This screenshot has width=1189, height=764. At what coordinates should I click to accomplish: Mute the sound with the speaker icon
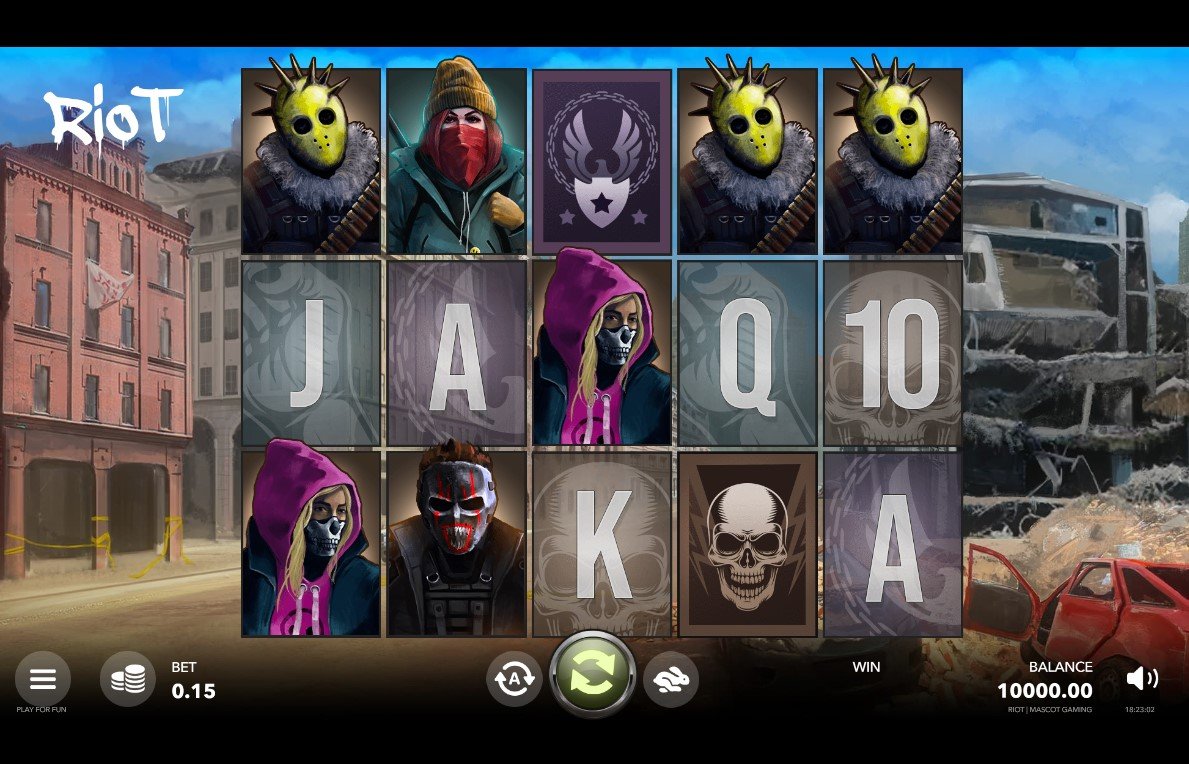pos(1141,679)
